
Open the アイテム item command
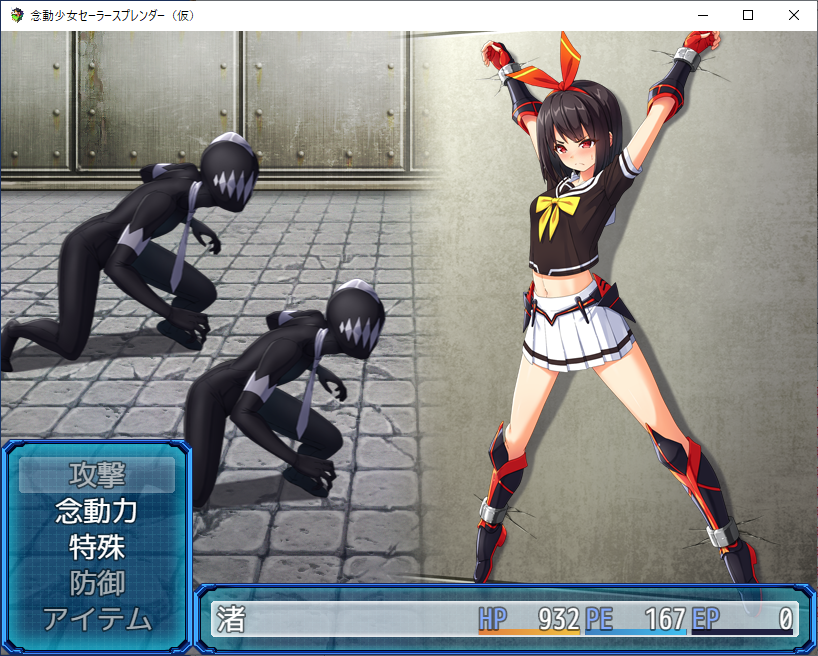pyautogui.click(x=97, y=619)
